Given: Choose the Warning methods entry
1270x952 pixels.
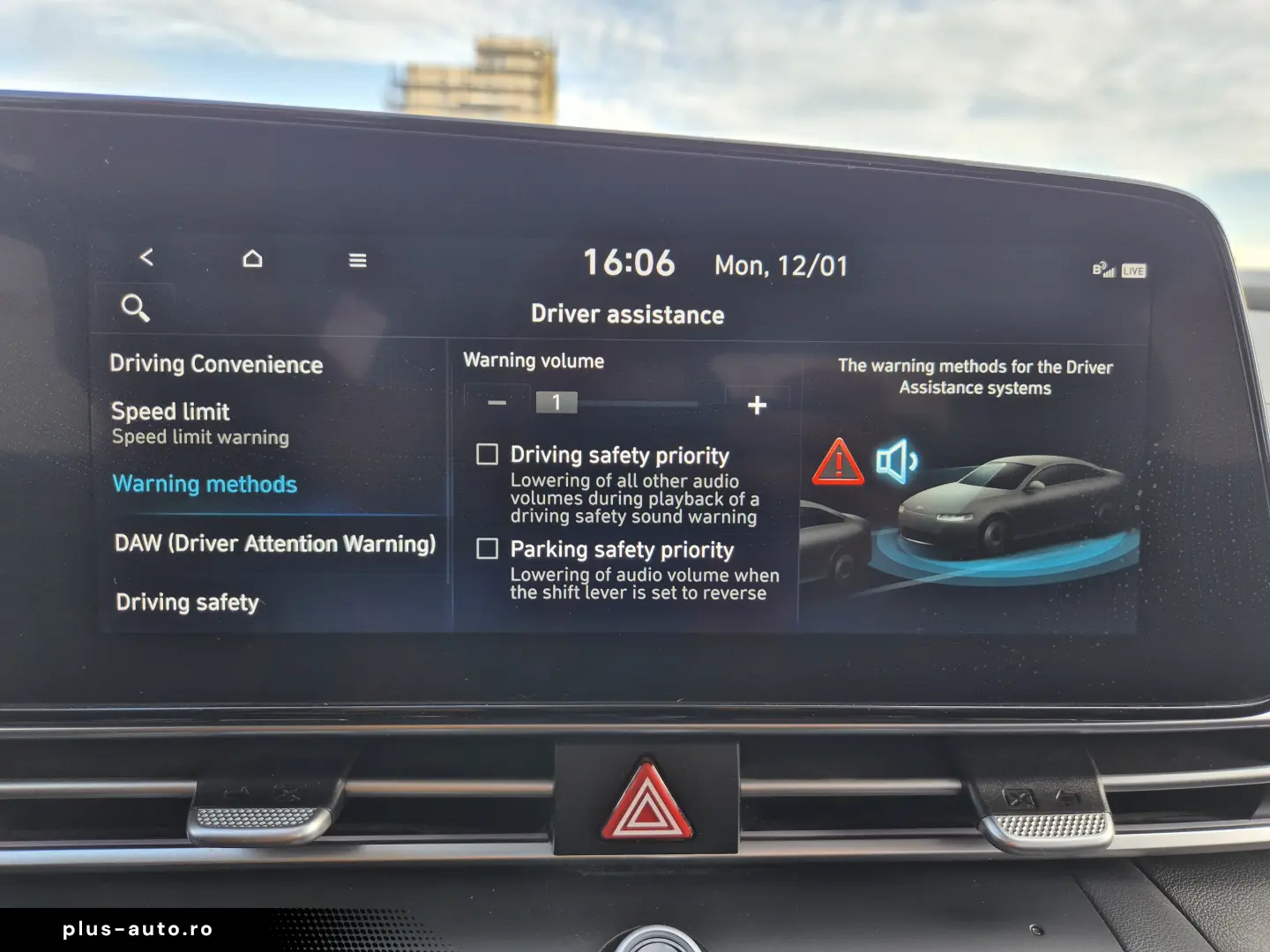Looking at the screenshot, I should pos(205,484).
